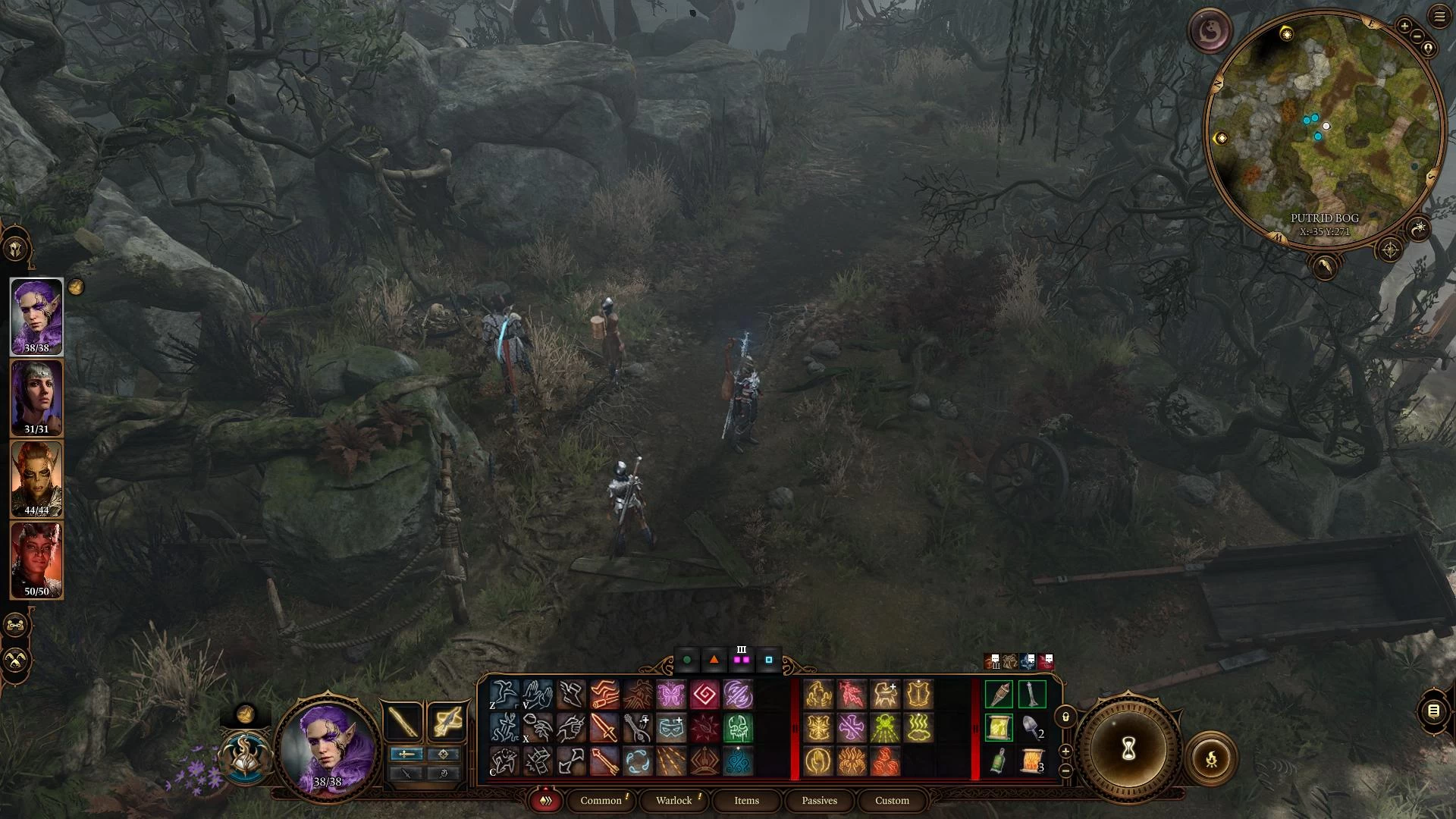The image size is (1456, 819).
Task: Select the torch item in hotbar
Action: click(999, 695)
